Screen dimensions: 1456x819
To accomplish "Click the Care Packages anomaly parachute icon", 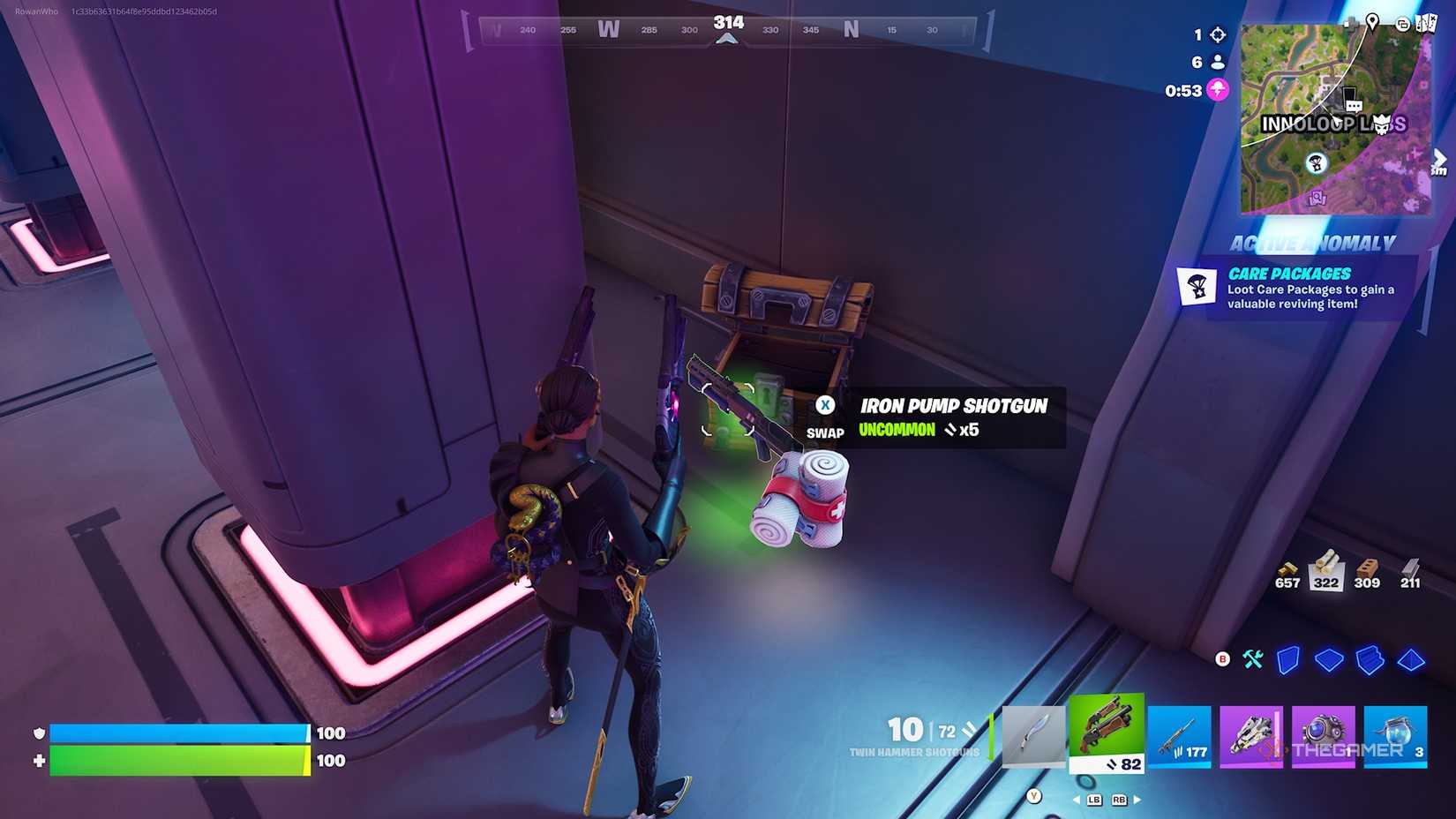I will click(x=1198, y=287).
